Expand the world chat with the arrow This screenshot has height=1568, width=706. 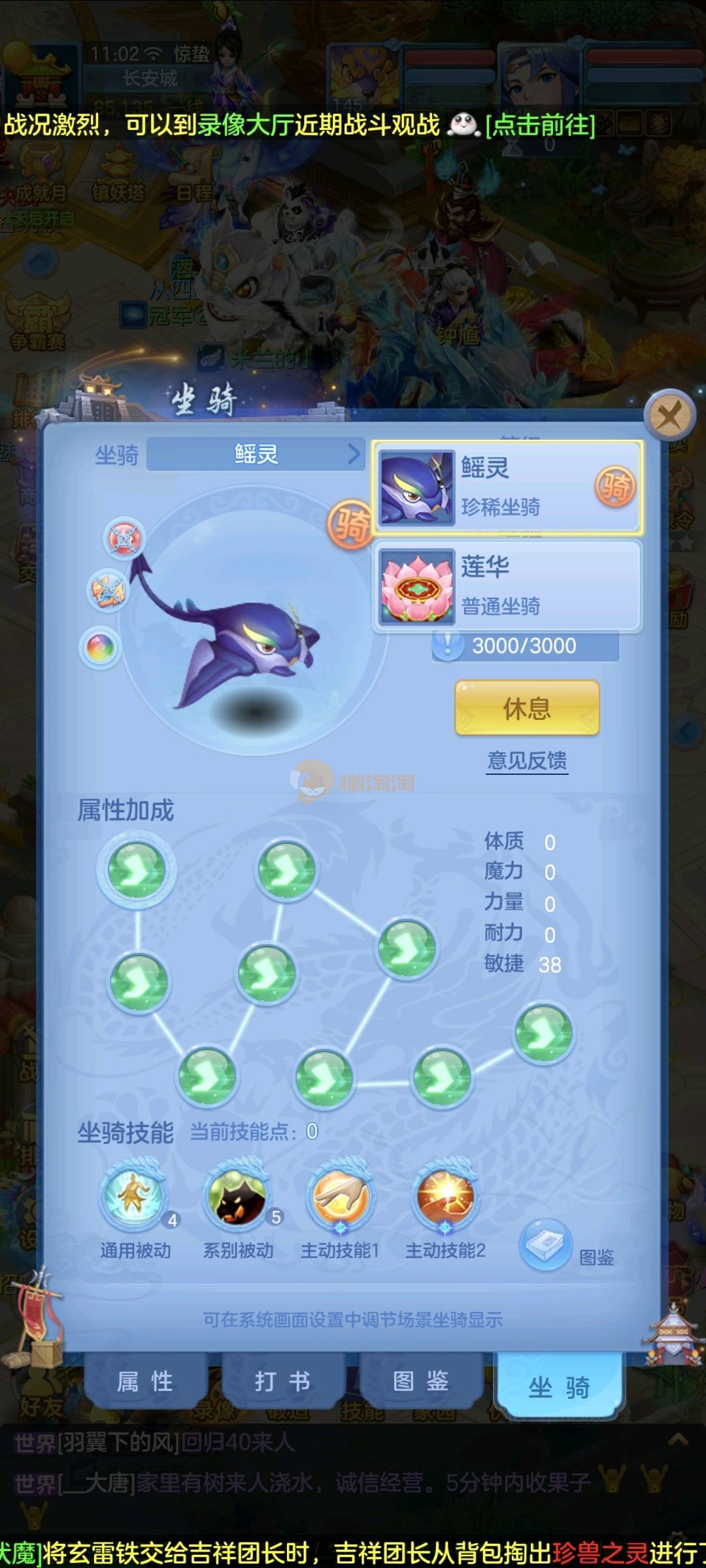click(678, 1440)
